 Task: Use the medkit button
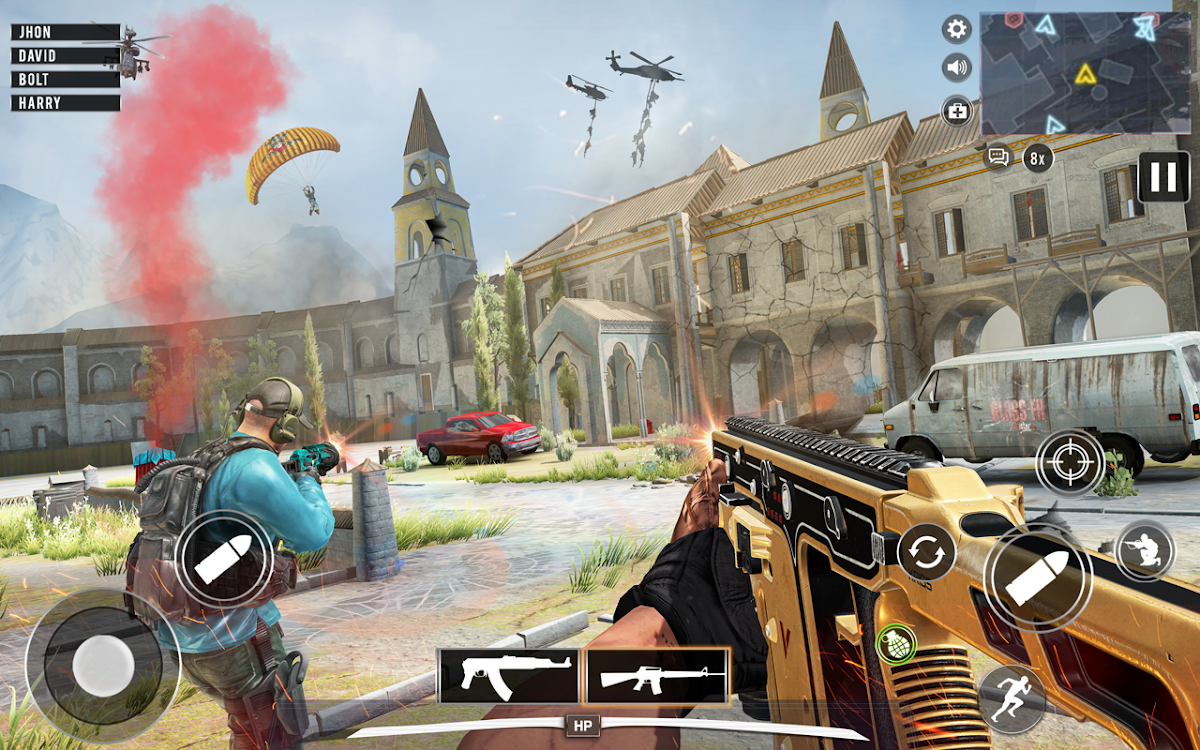(957, 110)
